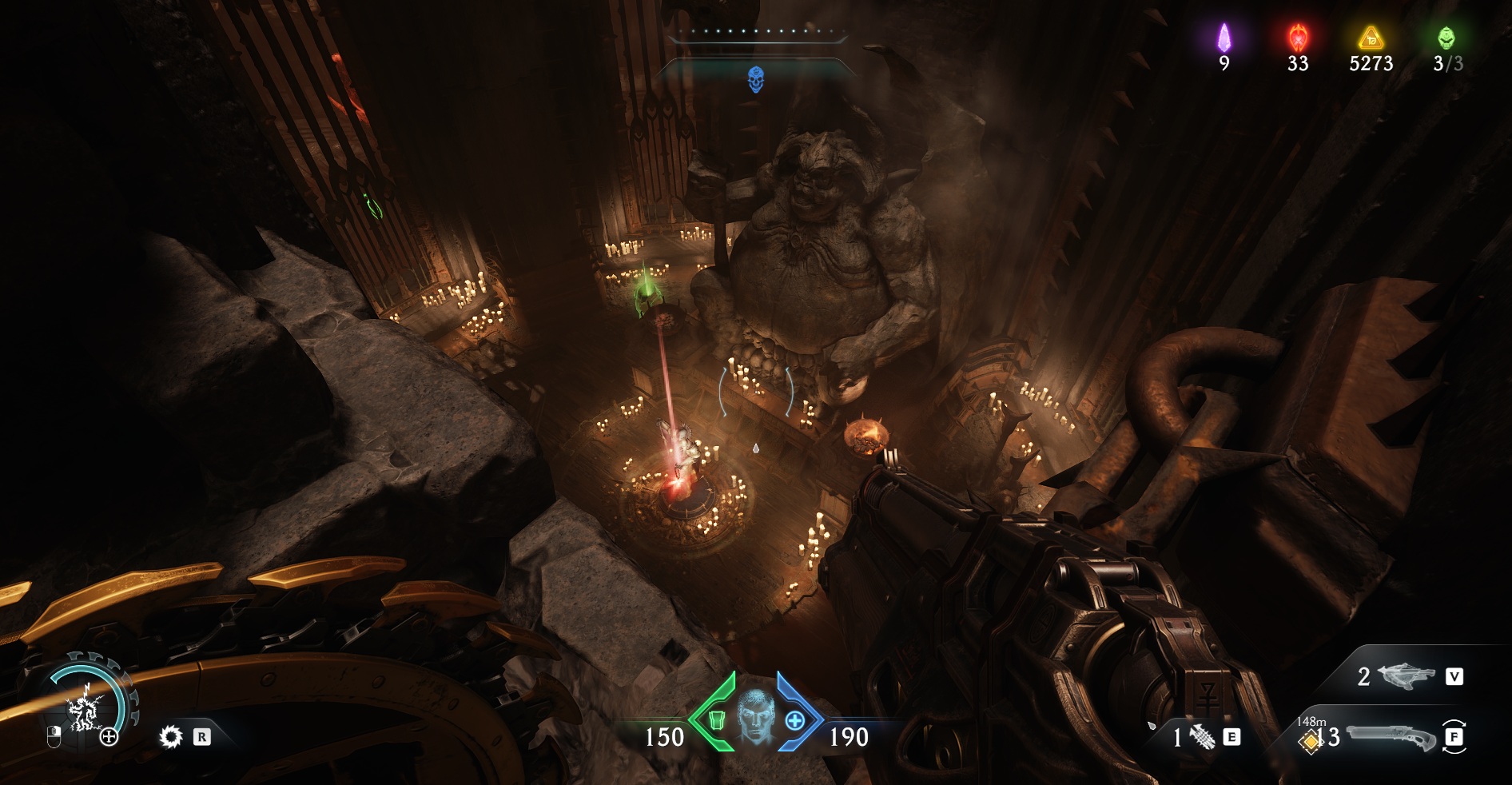This screenshot has height=785, width=1512.
Task: Switch to the crossbow-style weapon icon
Action: click(x=1407, y=676)
